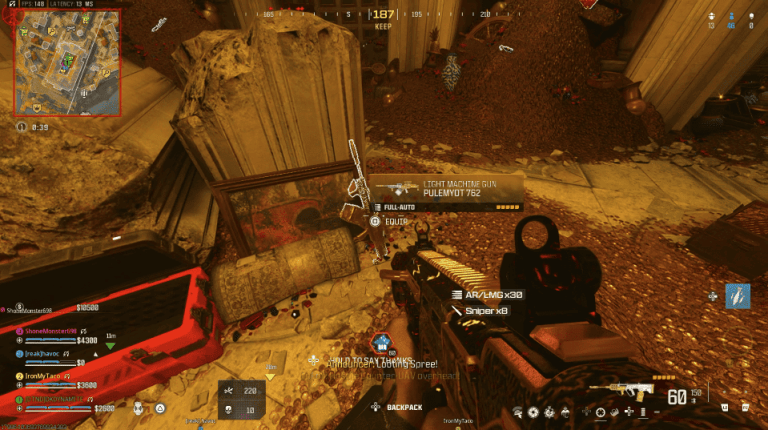Screen dimensions: 768x430
Task: Select the gold assault rifle weapon icon
Action: (x=621, y=390)
